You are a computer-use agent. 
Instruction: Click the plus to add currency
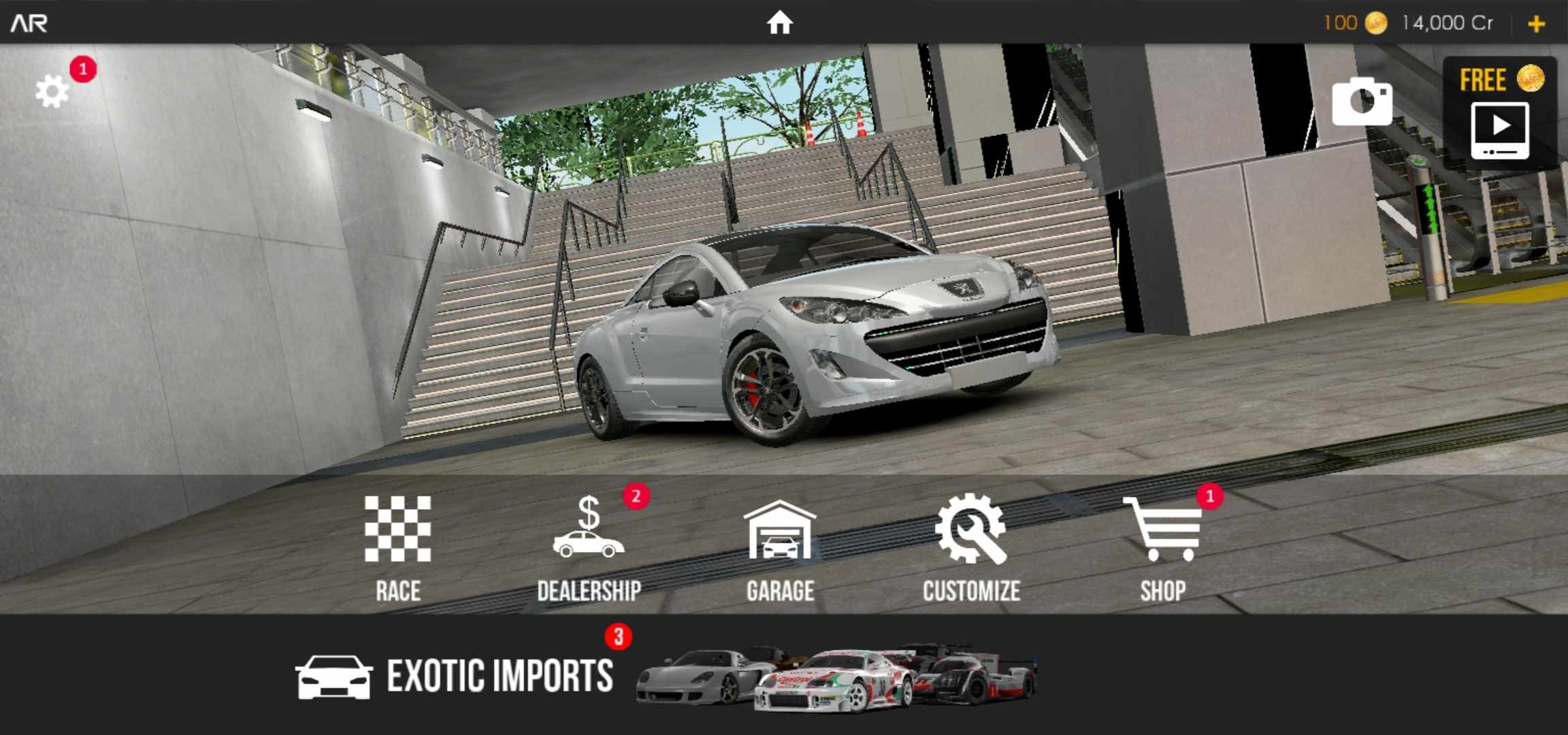pyautogui.click(x=1537, y=24)
